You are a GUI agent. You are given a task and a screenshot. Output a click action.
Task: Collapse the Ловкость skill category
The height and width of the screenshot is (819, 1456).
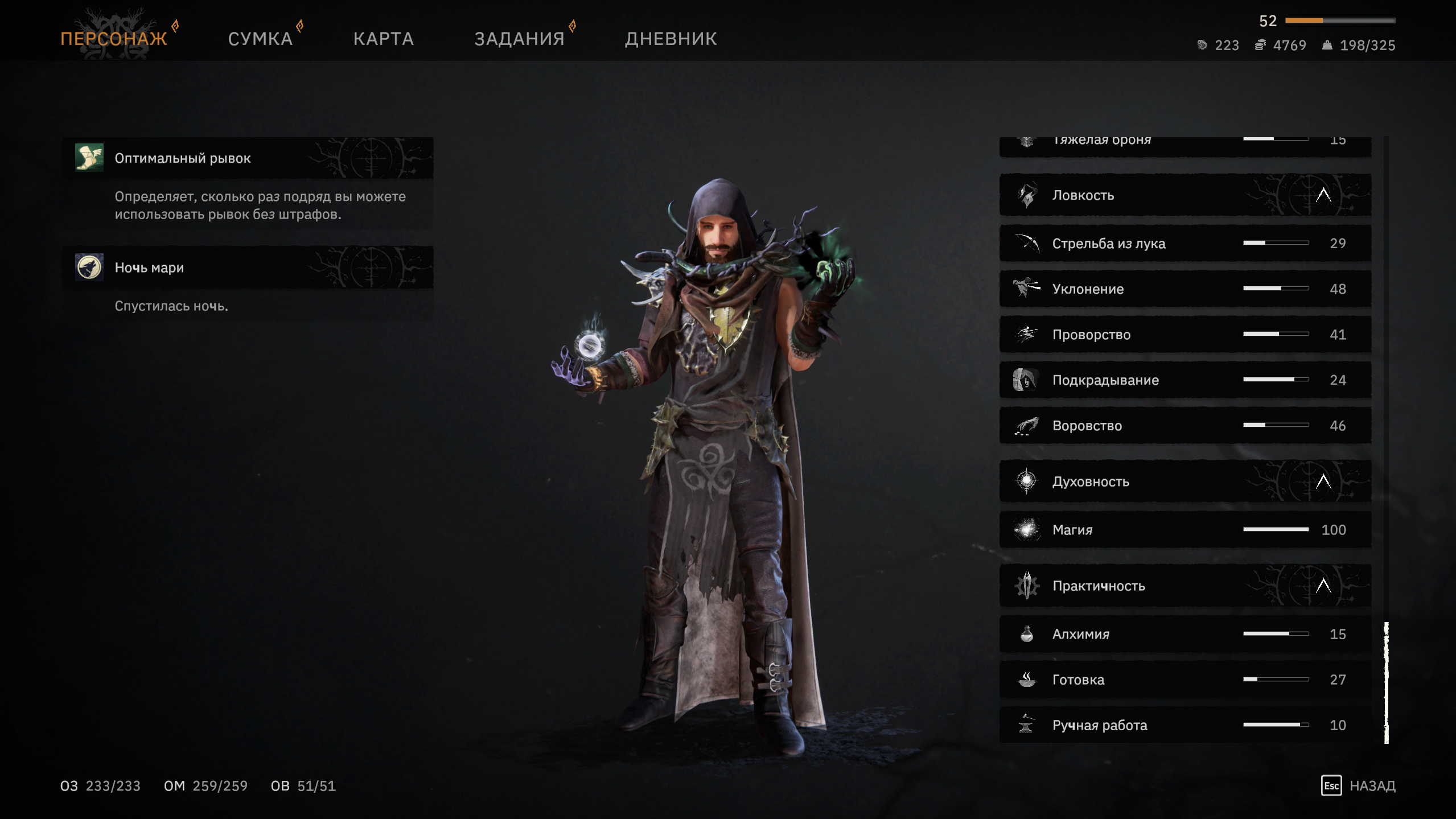(x=1323, y=195)
